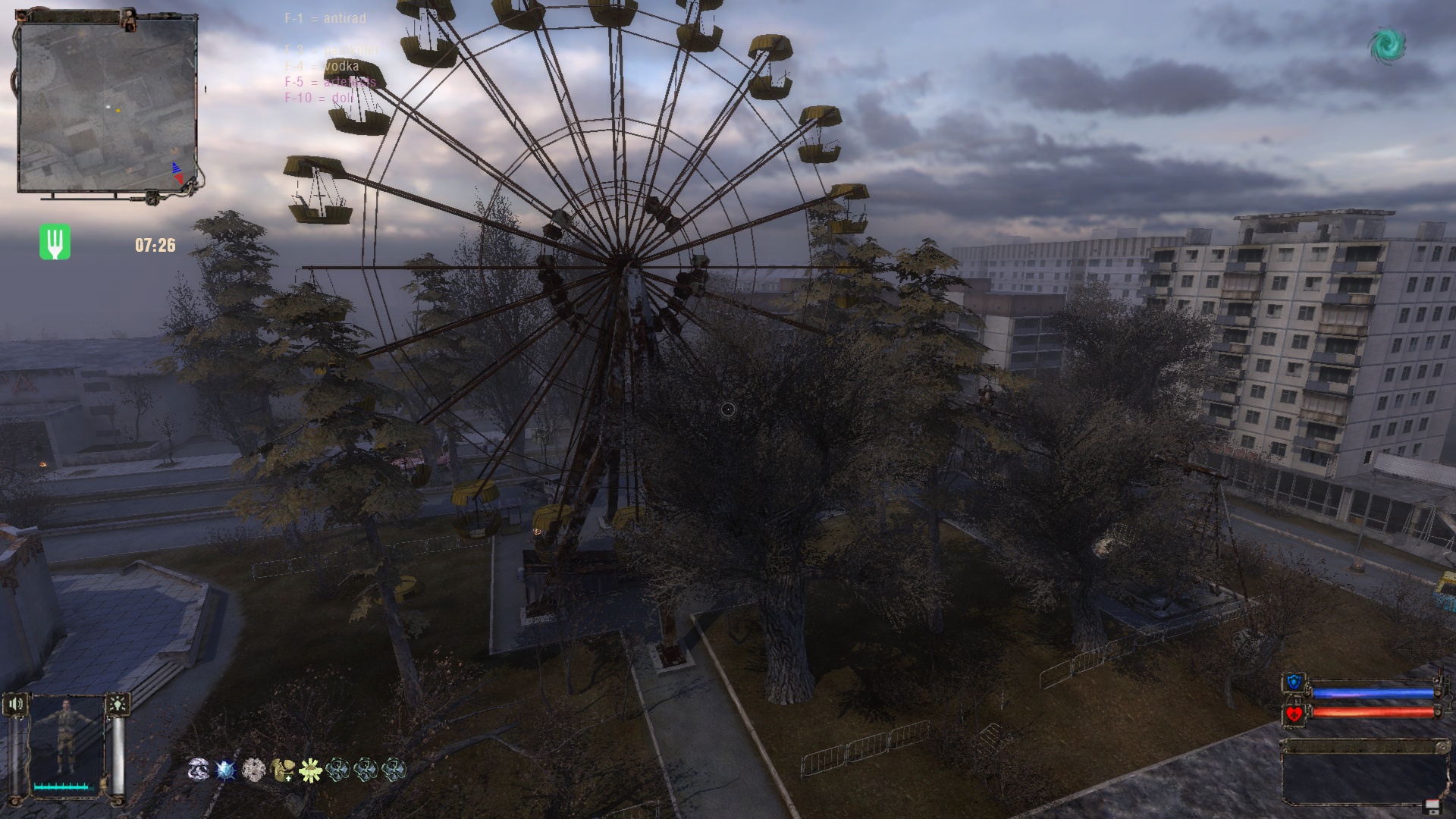Select the green fork hunger icon
This screenshot has width=1456, height=819.
(55, 243)
